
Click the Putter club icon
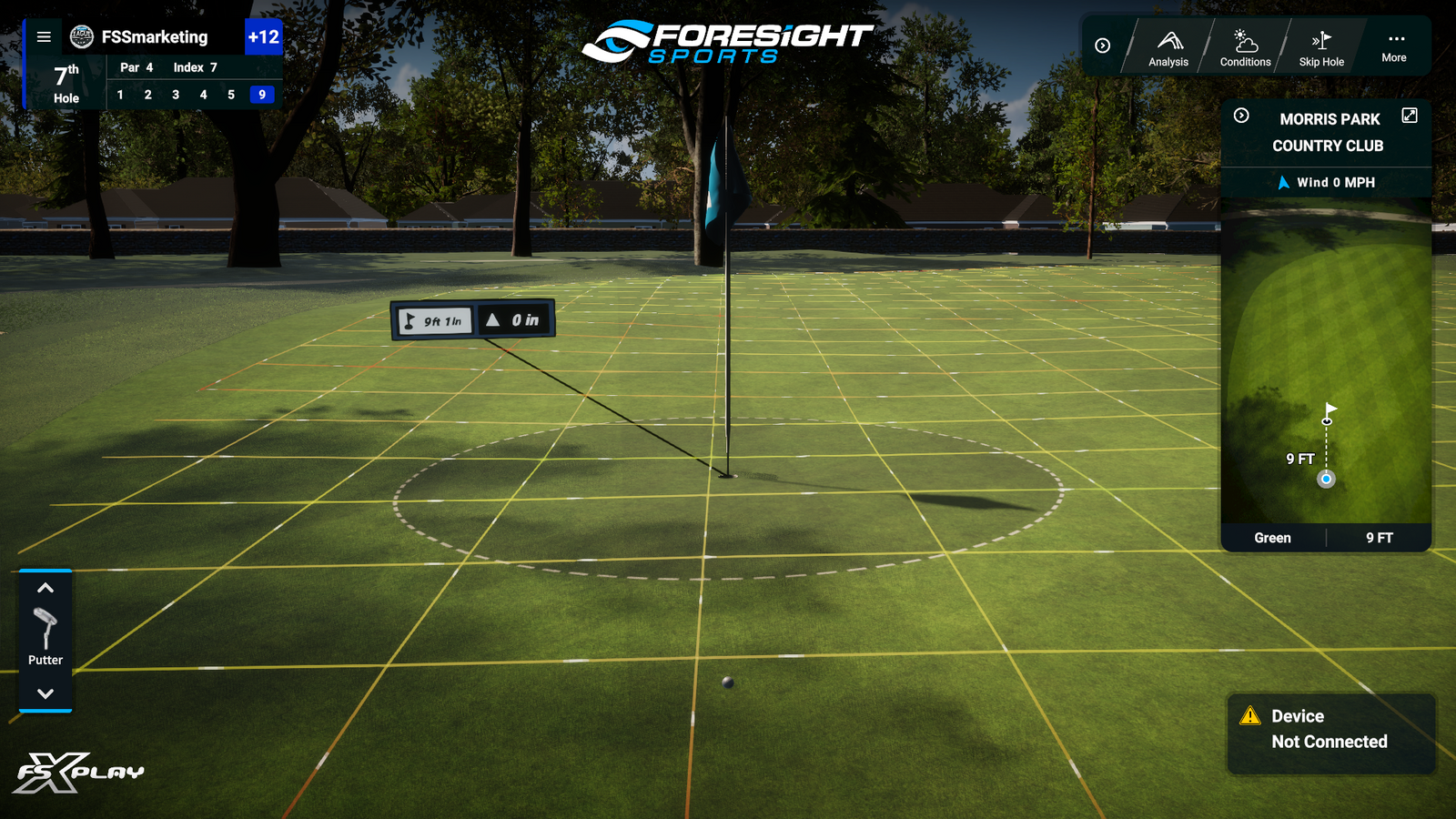click(x=45, y=628)
